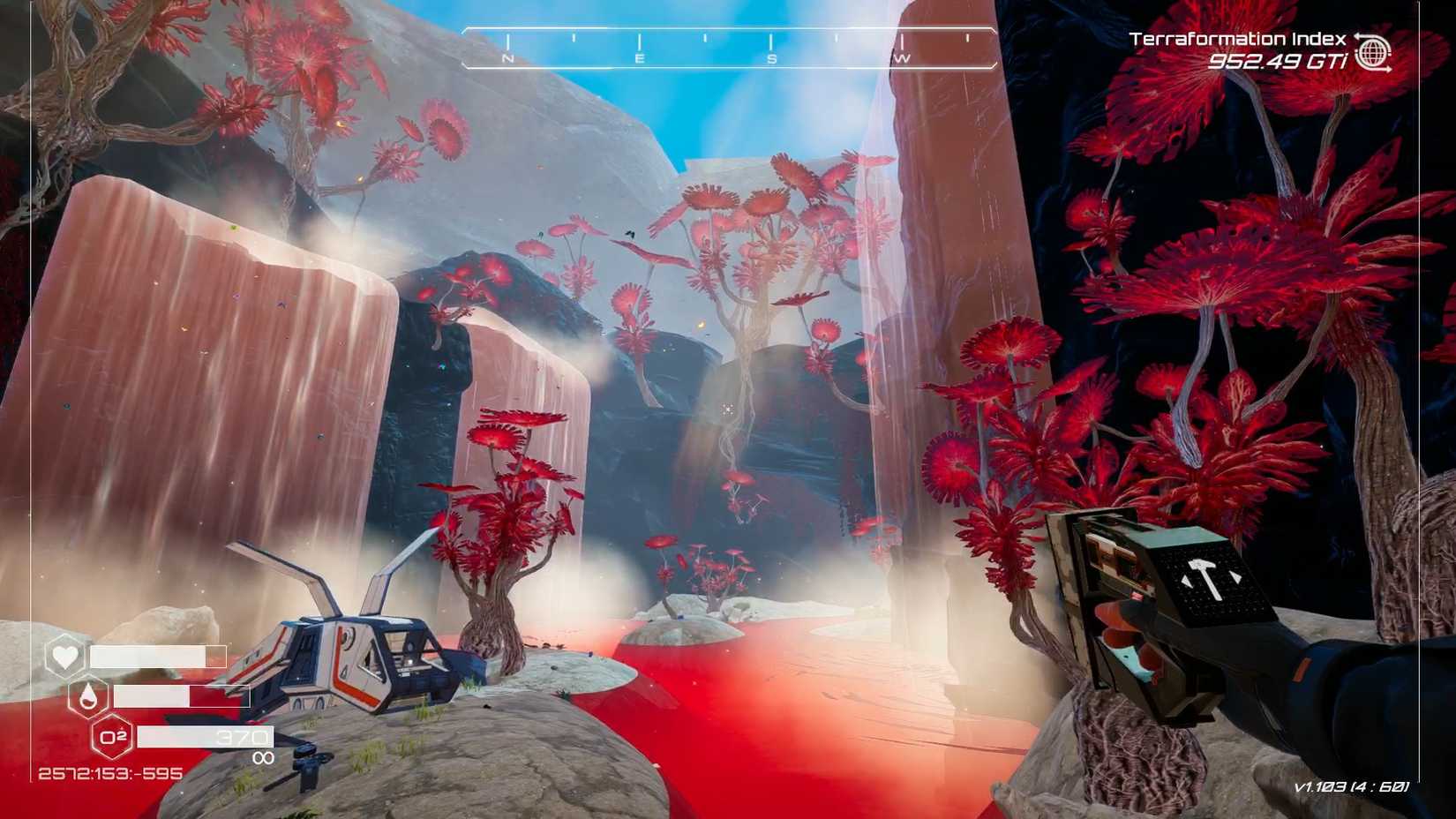1456x819 pixels.
Task: Click the water droplet hydration icon
Action: coord(86,698)
